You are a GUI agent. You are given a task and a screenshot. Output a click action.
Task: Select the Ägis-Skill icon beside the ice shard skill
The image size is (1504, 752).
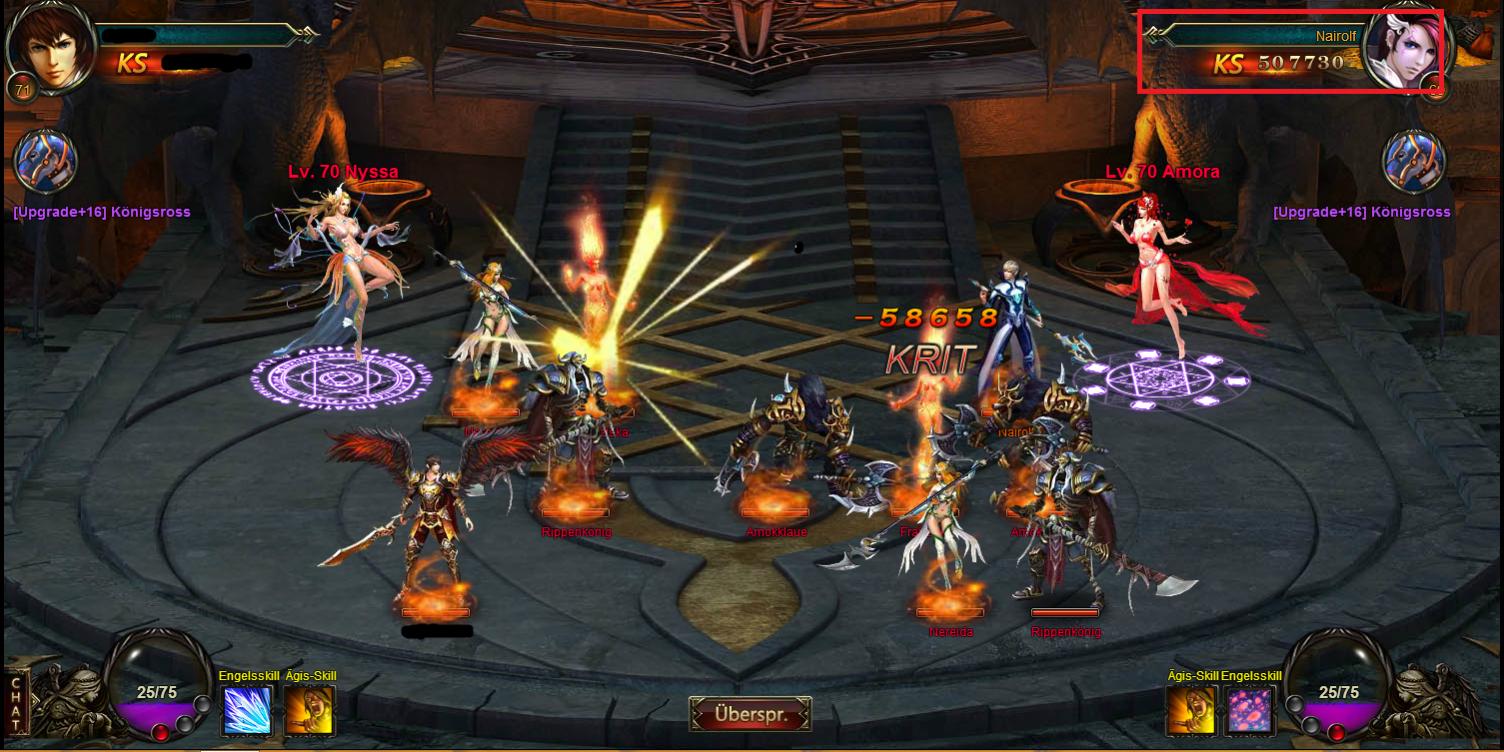coord(309,710)
